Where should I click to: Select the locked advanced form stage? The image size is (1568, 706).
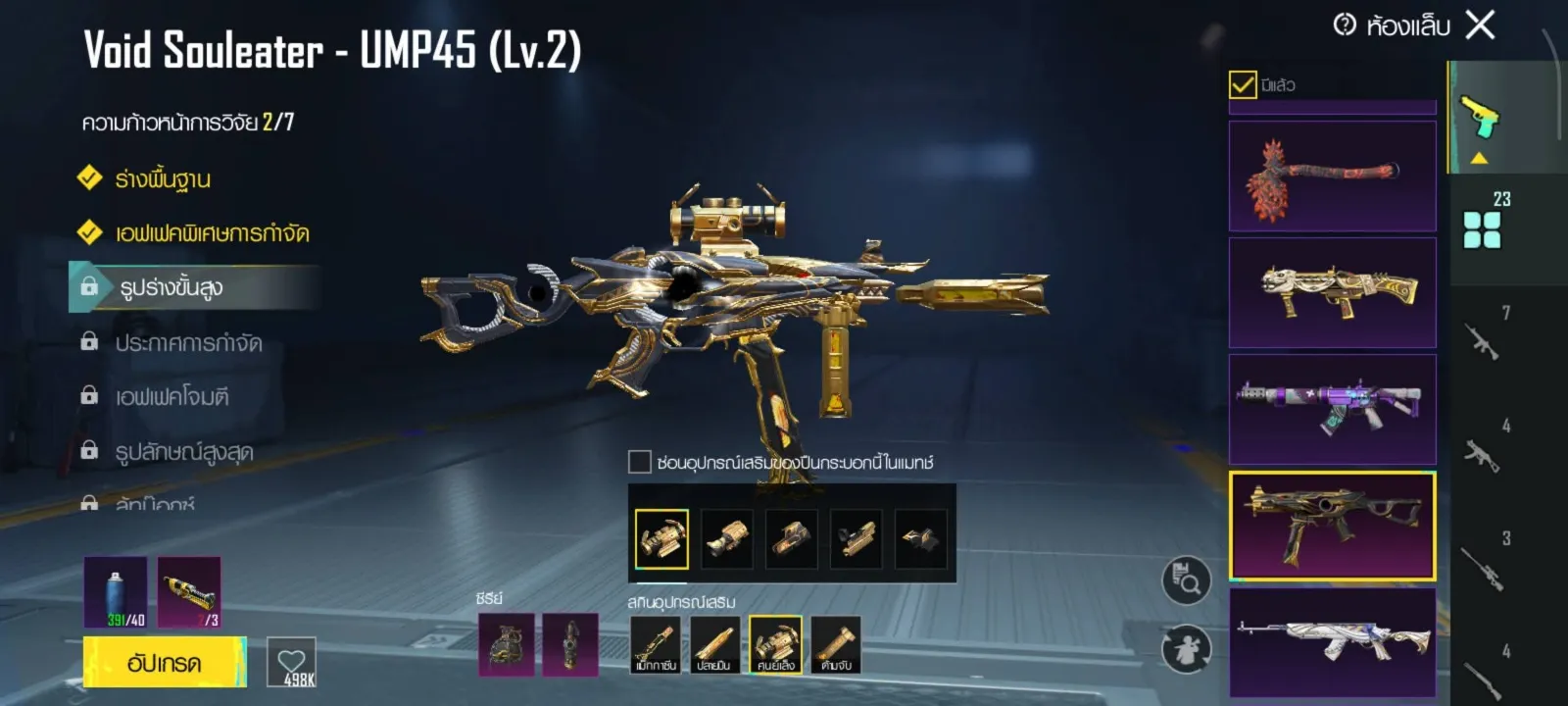171,287
